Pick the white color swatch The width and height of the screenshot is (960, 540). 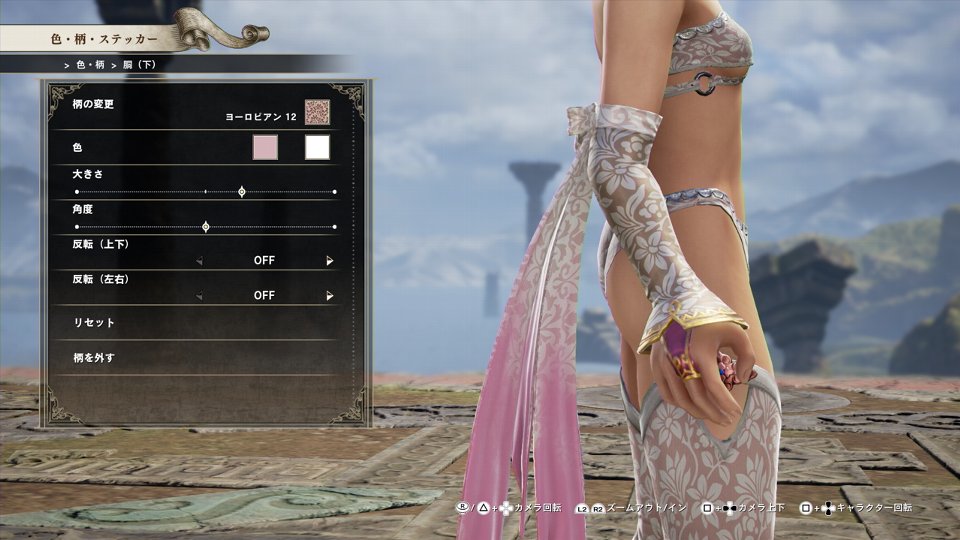point(317,148)
